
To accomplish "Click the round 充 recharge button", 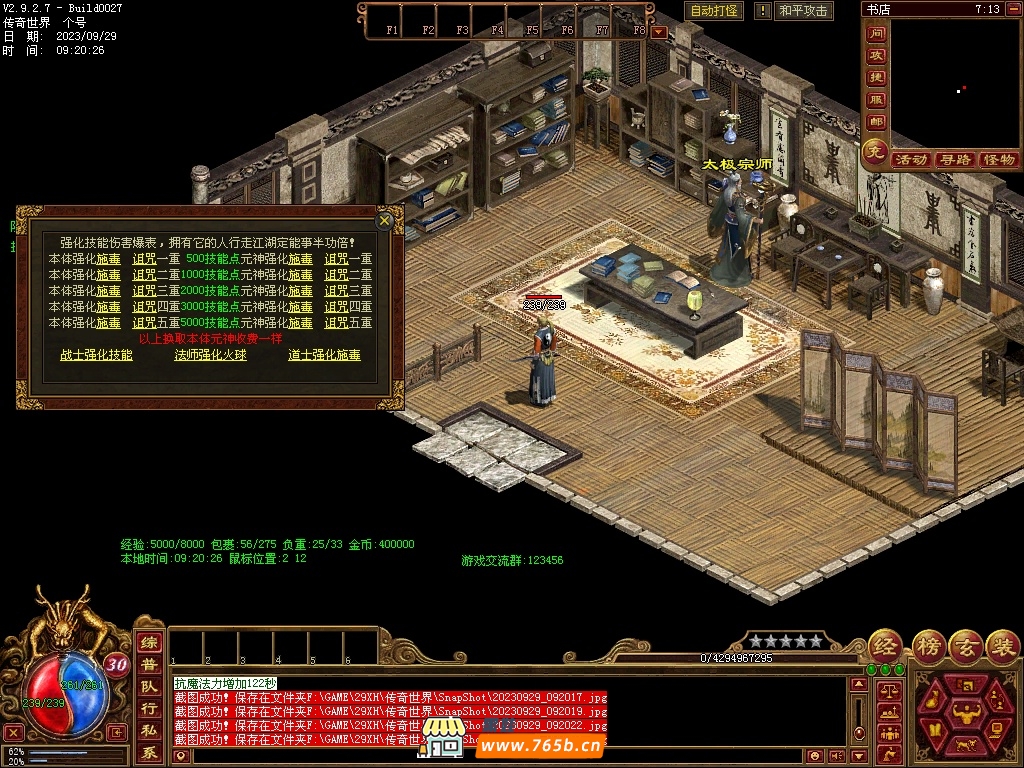I will pos(876,153).
